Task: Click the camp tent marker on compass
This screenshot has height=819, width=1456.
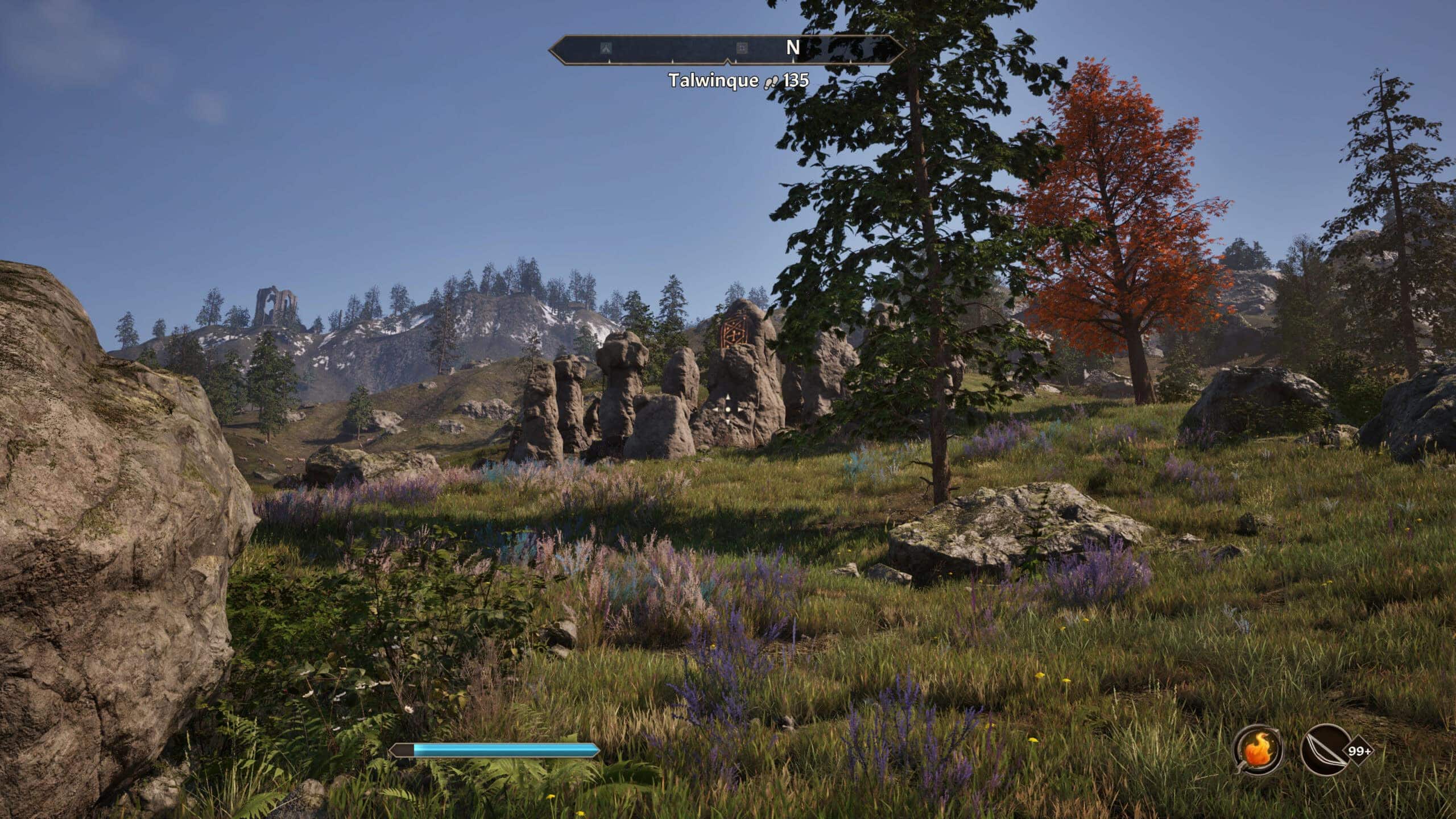Action: point(606,49)
